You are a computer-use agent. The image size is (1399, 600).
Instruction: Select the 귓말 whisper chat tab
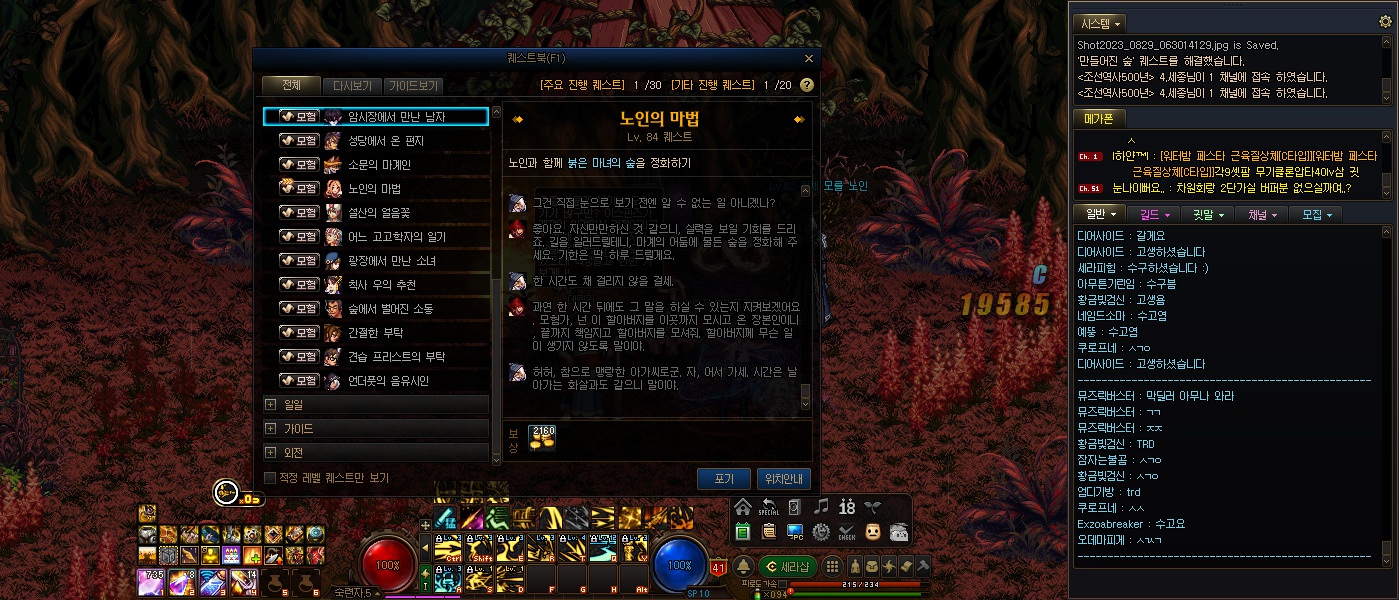pyautogui.click(x=1206, y=214)
